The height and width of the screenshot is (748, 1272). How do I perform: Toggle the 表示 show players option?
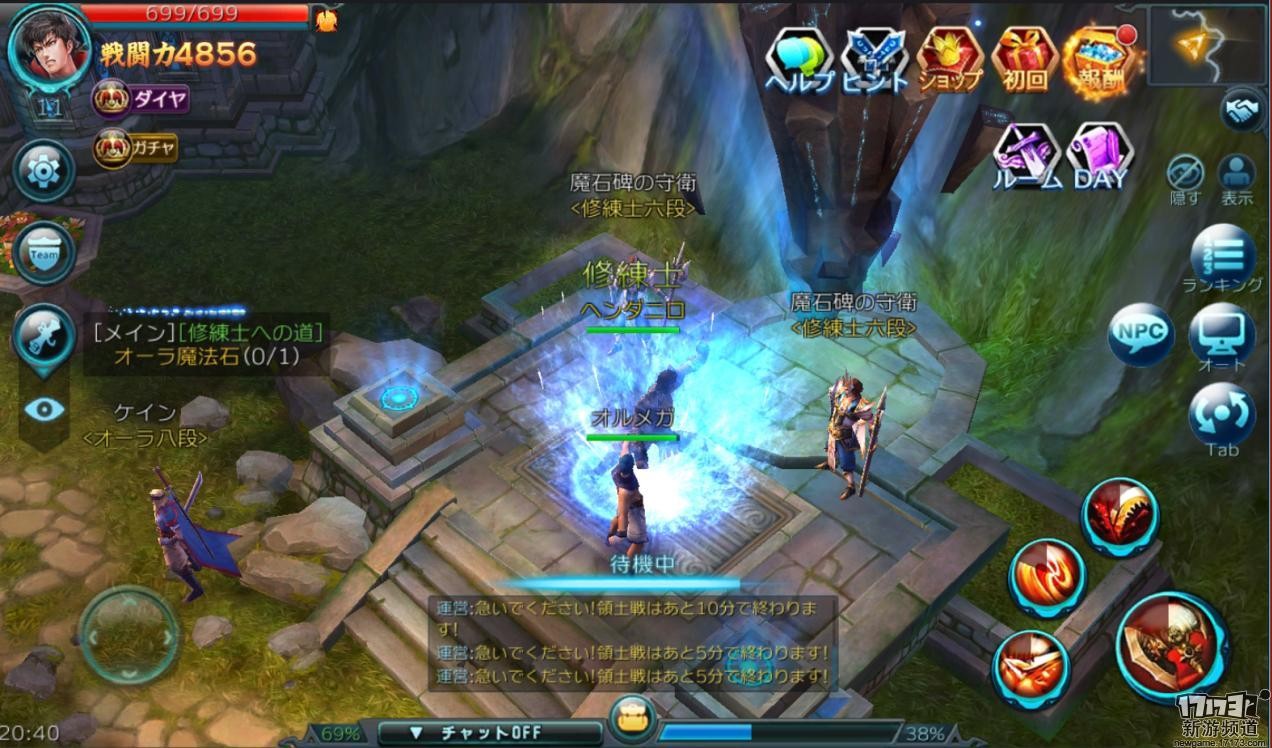click(1237, 177)
